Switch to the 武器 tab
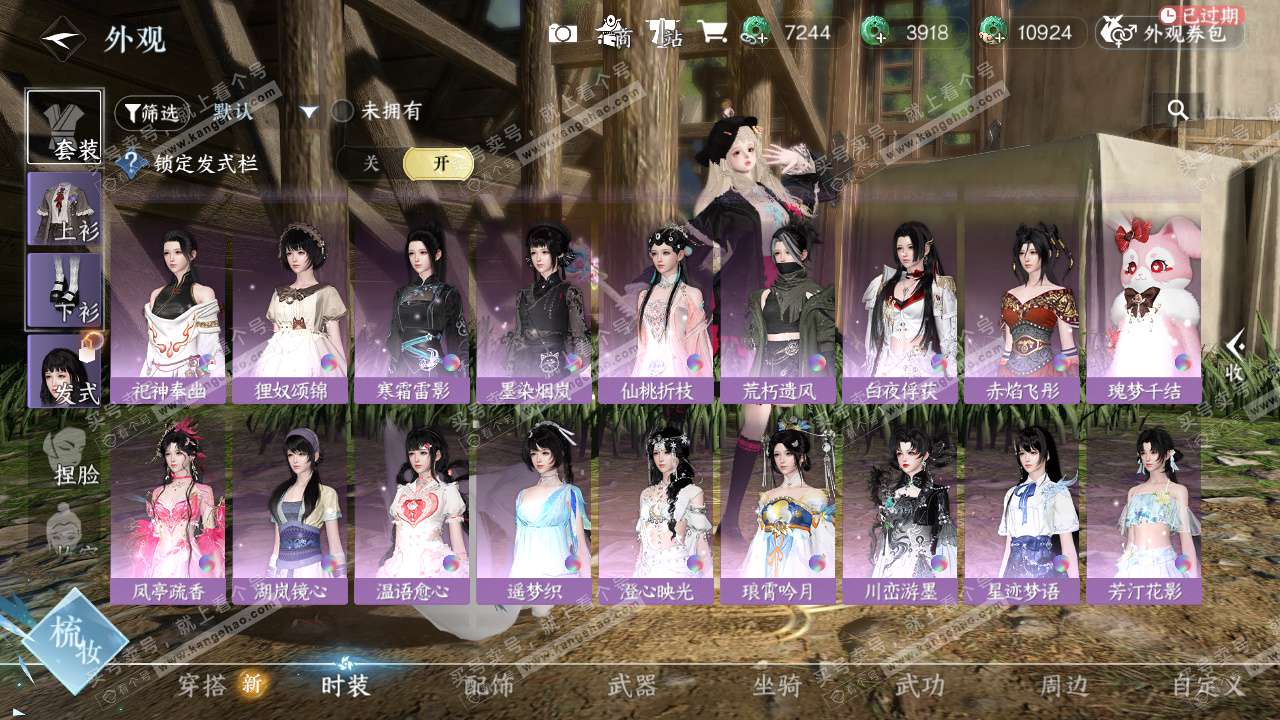Image resolution: width=1280 pixels, height=720 pixels. (633, 685)
